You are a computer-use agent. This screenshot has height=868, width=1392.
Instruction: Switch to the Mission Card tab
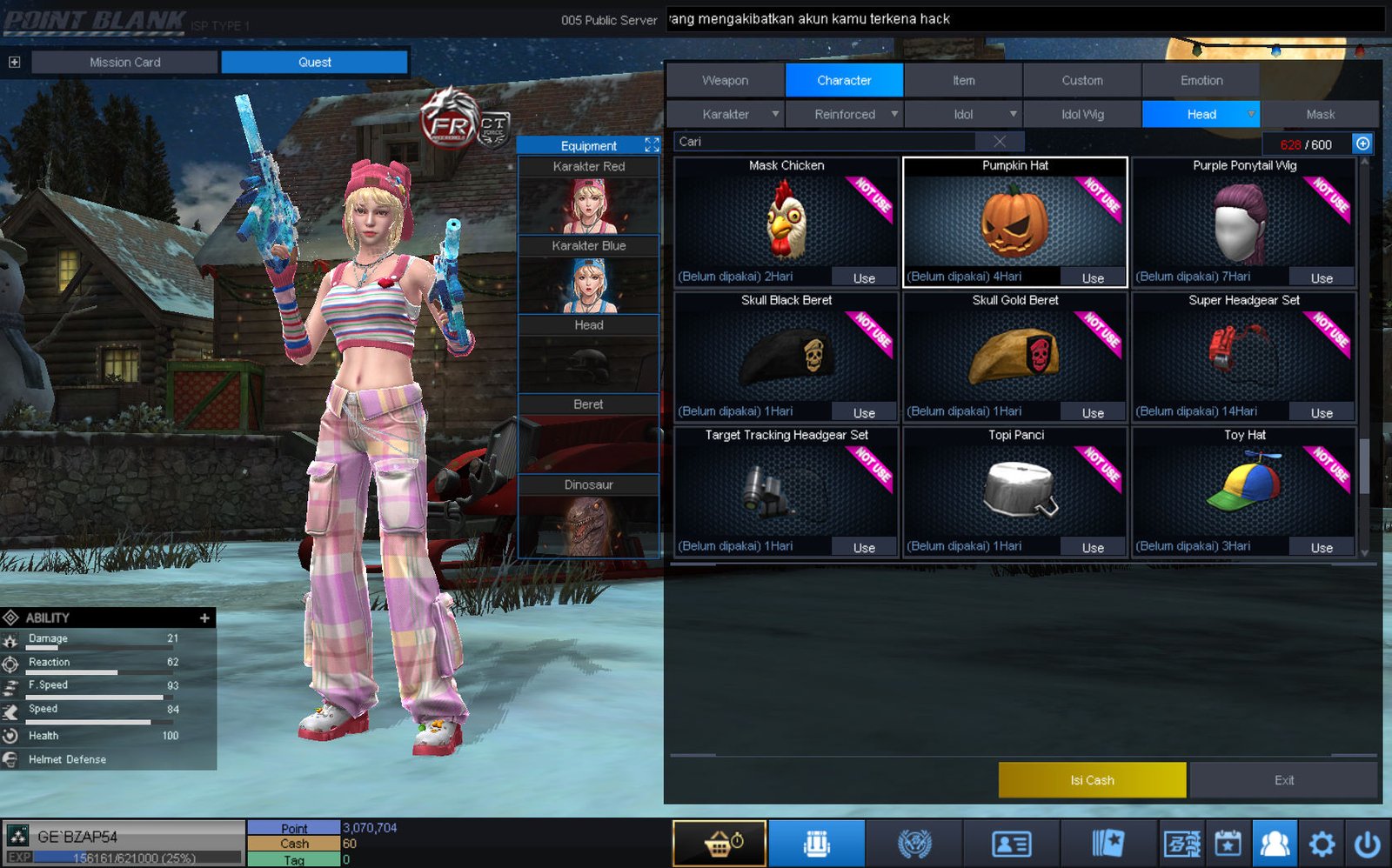click(x=124, y=62)
